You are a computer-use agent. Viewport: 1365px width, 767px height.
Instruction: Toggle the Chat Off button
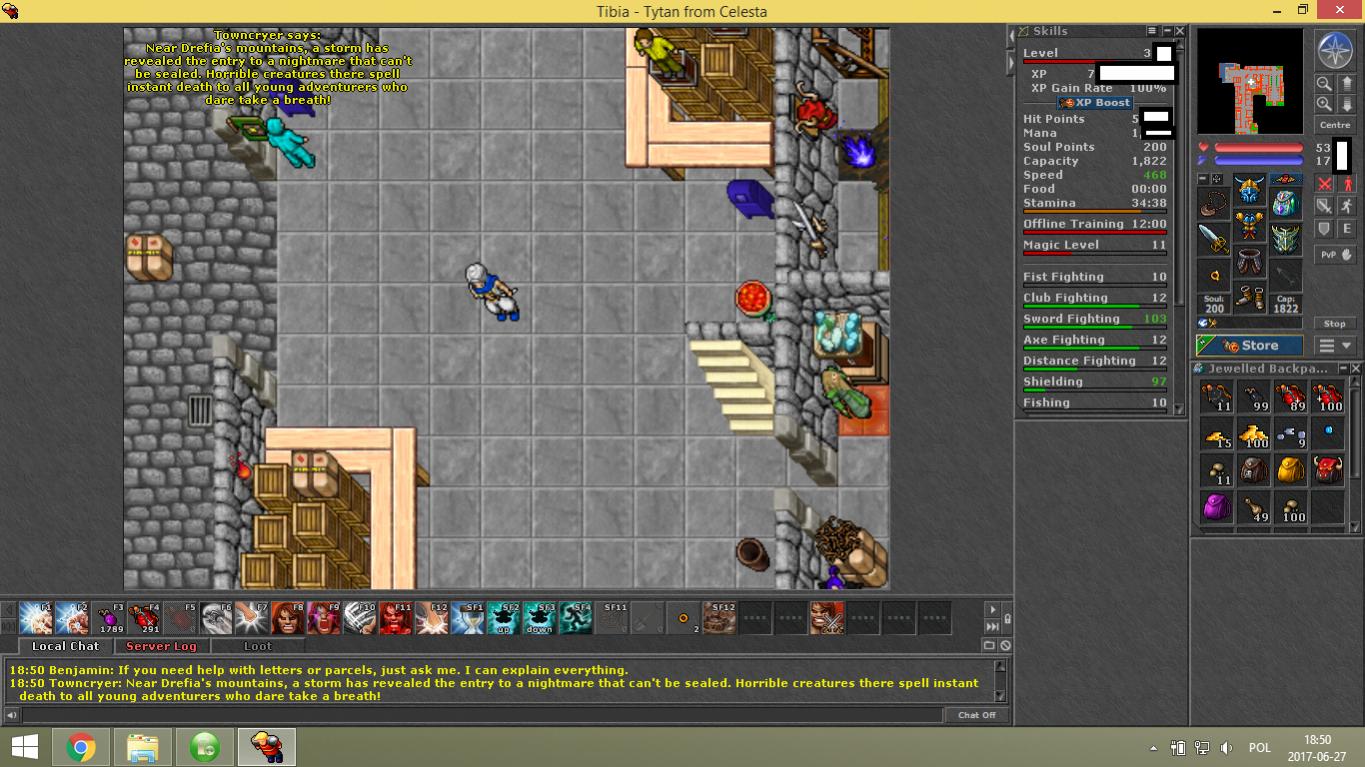coord(976,715)
